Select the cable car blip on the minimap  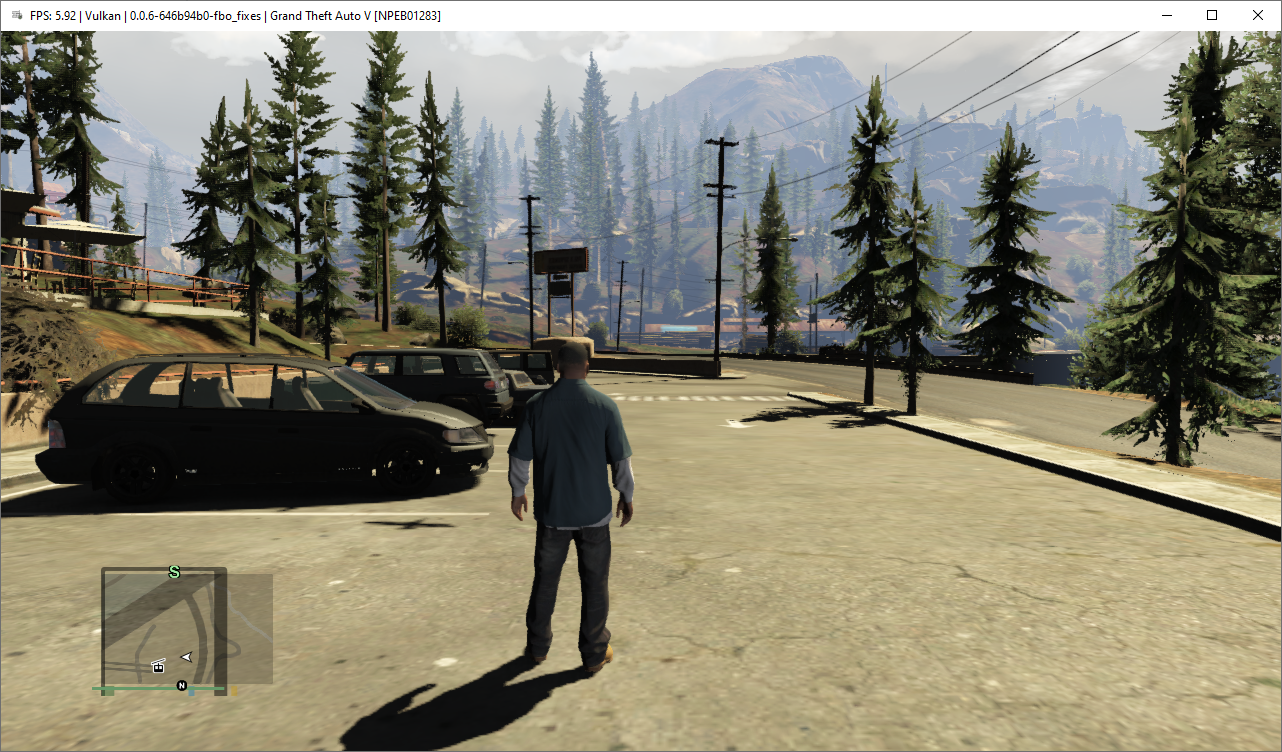tap(158, 666)
